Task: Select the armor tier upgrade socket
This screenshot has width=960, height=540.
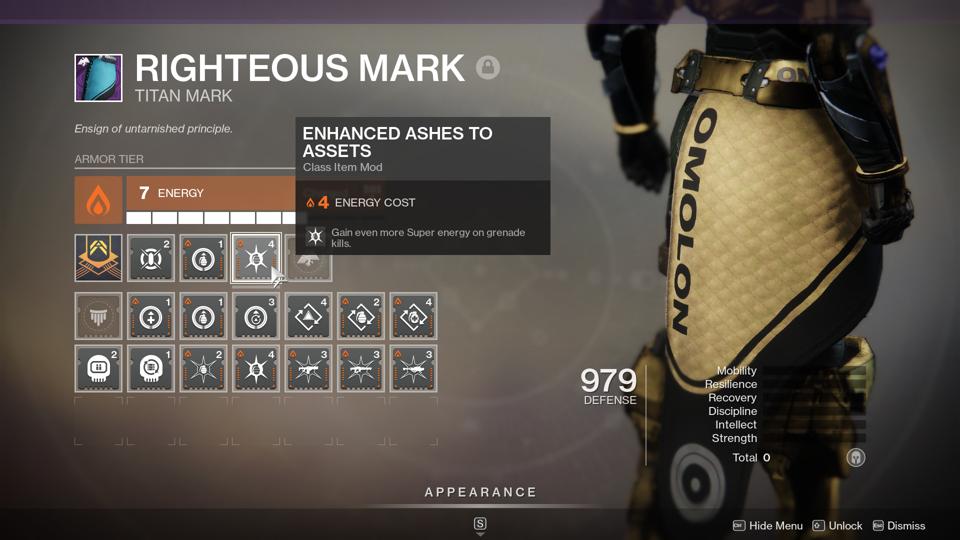Action: point(98,258)
